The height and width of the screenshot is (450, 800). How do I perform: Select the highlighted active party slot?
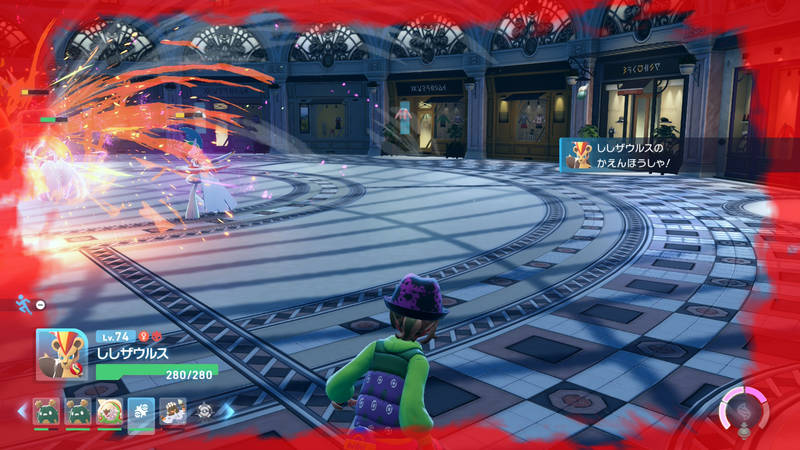141,412
